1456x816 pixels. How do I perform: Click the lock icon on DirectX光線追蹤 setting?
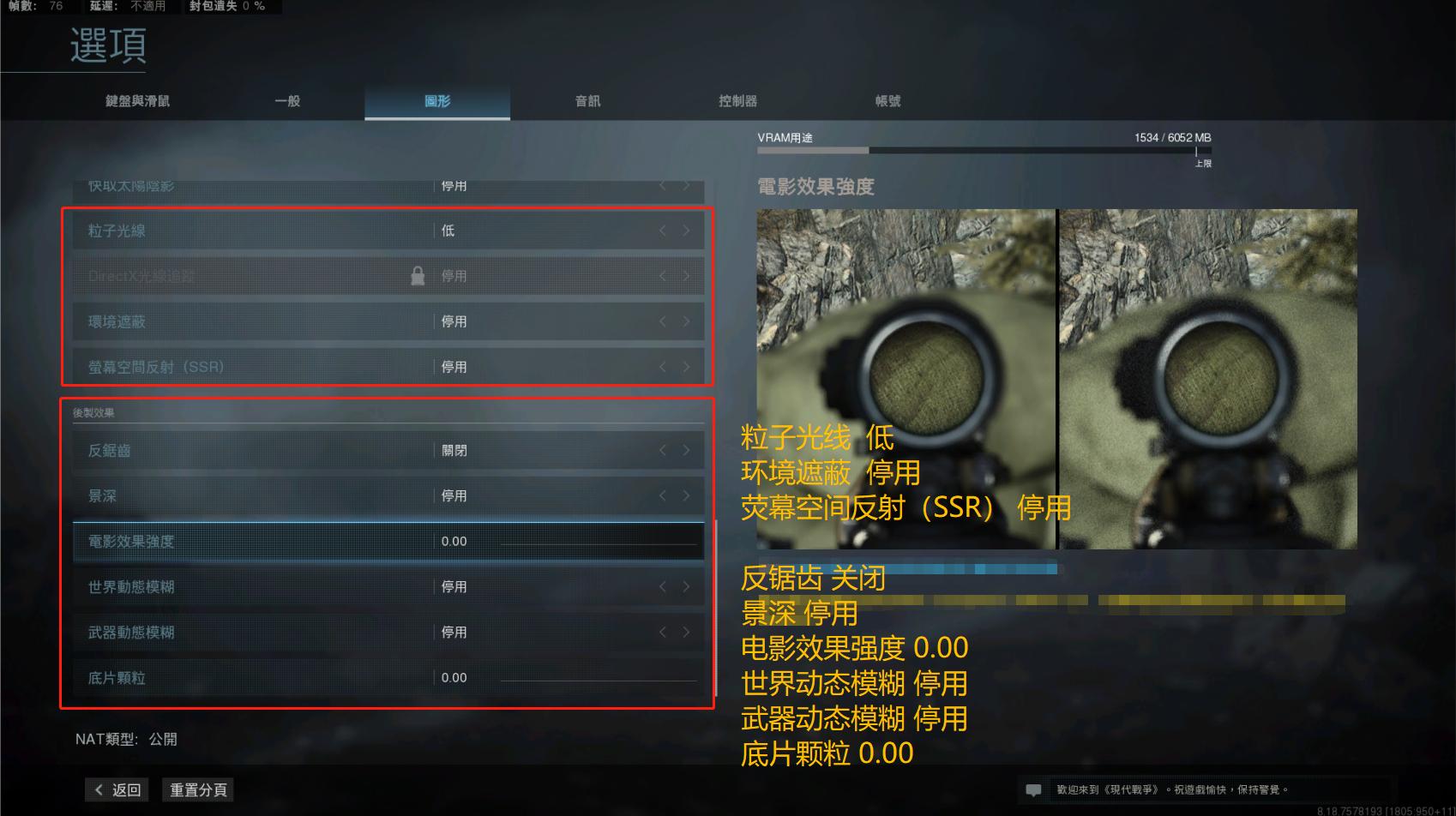pyautogui.click(x=419, y=276)
